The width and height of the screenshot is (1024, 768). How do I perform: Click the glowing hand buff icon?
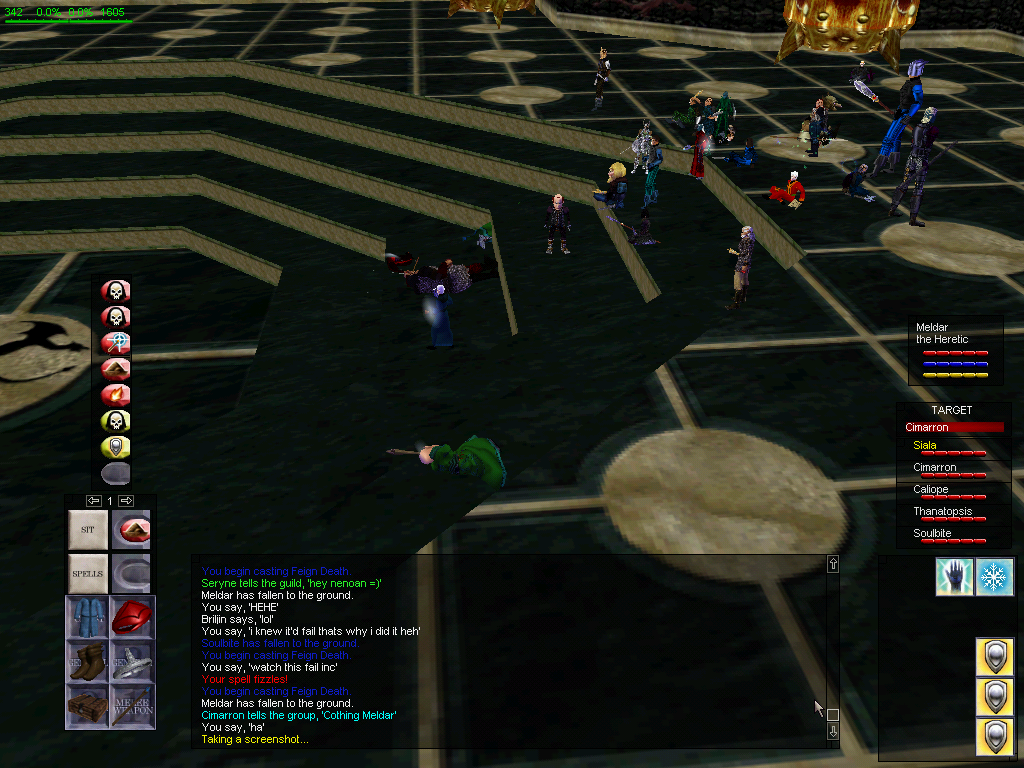954,577
